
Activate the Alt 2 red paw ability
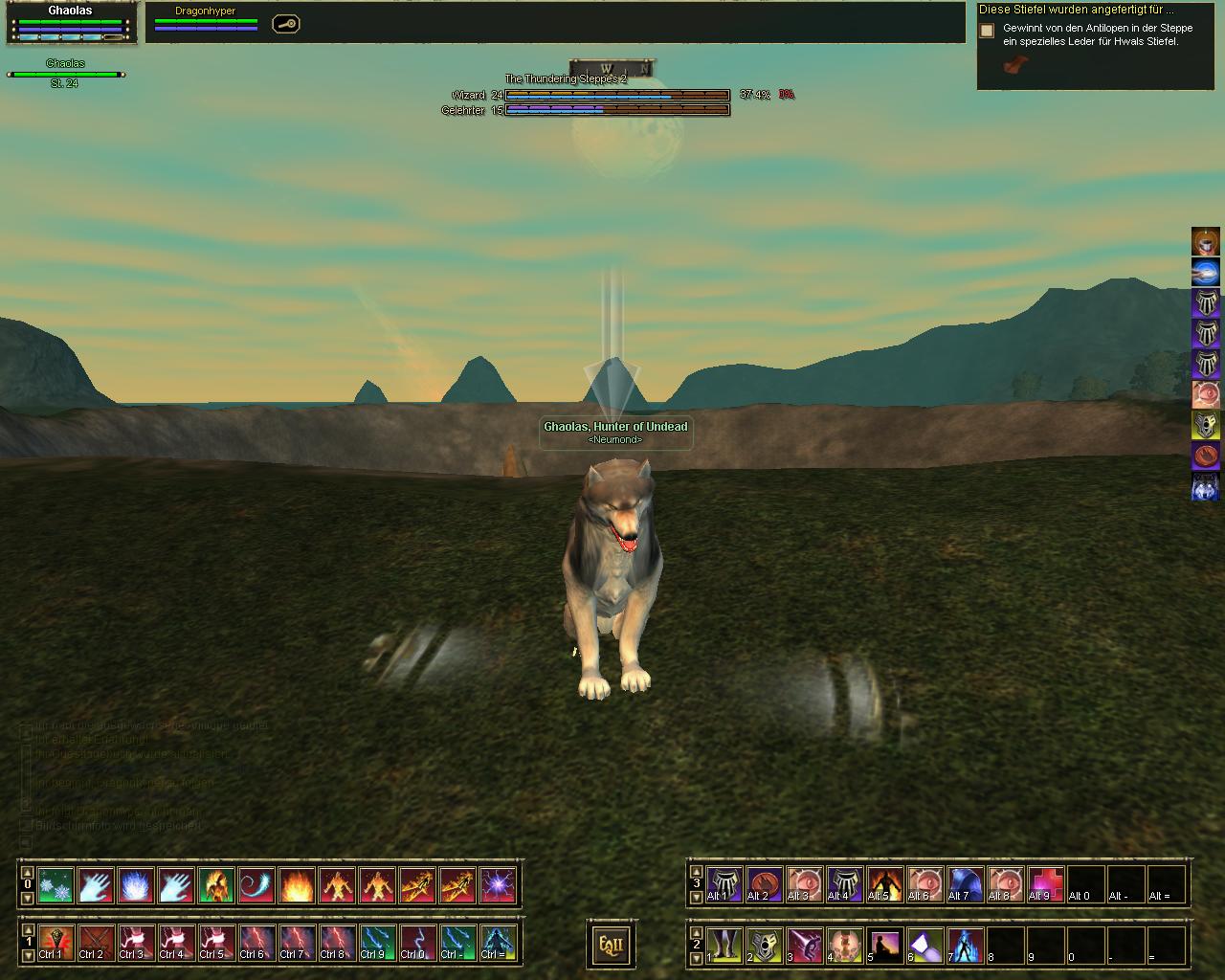pyautogui.click(x=764, y=884)
